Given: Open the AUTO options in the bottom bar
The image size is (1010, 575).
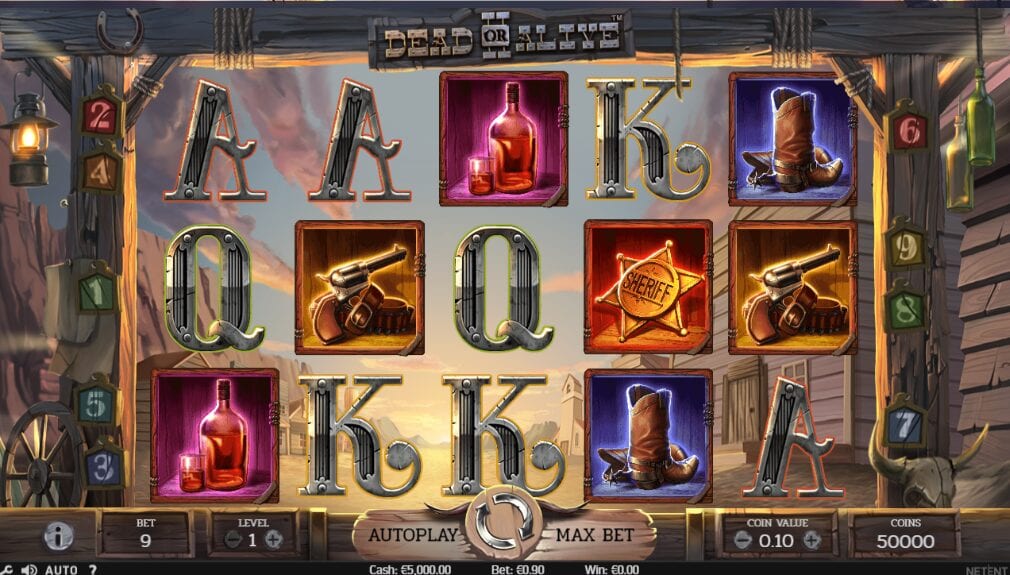Looking at the screenshot, I should pyautogui.click(x=61, y=569).
